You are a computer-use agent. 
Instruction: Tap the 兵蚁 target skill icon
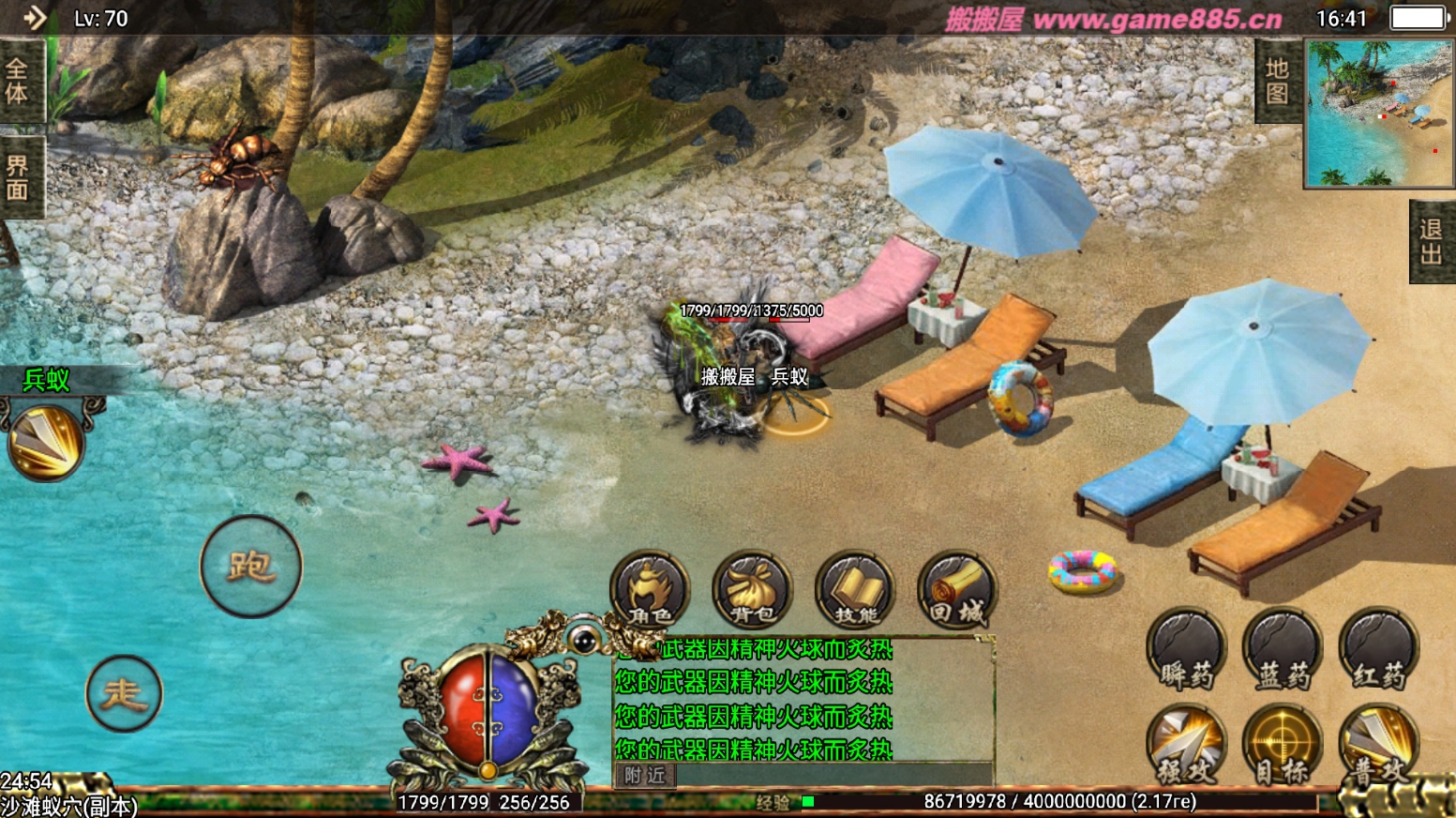(x=46, y=441)
